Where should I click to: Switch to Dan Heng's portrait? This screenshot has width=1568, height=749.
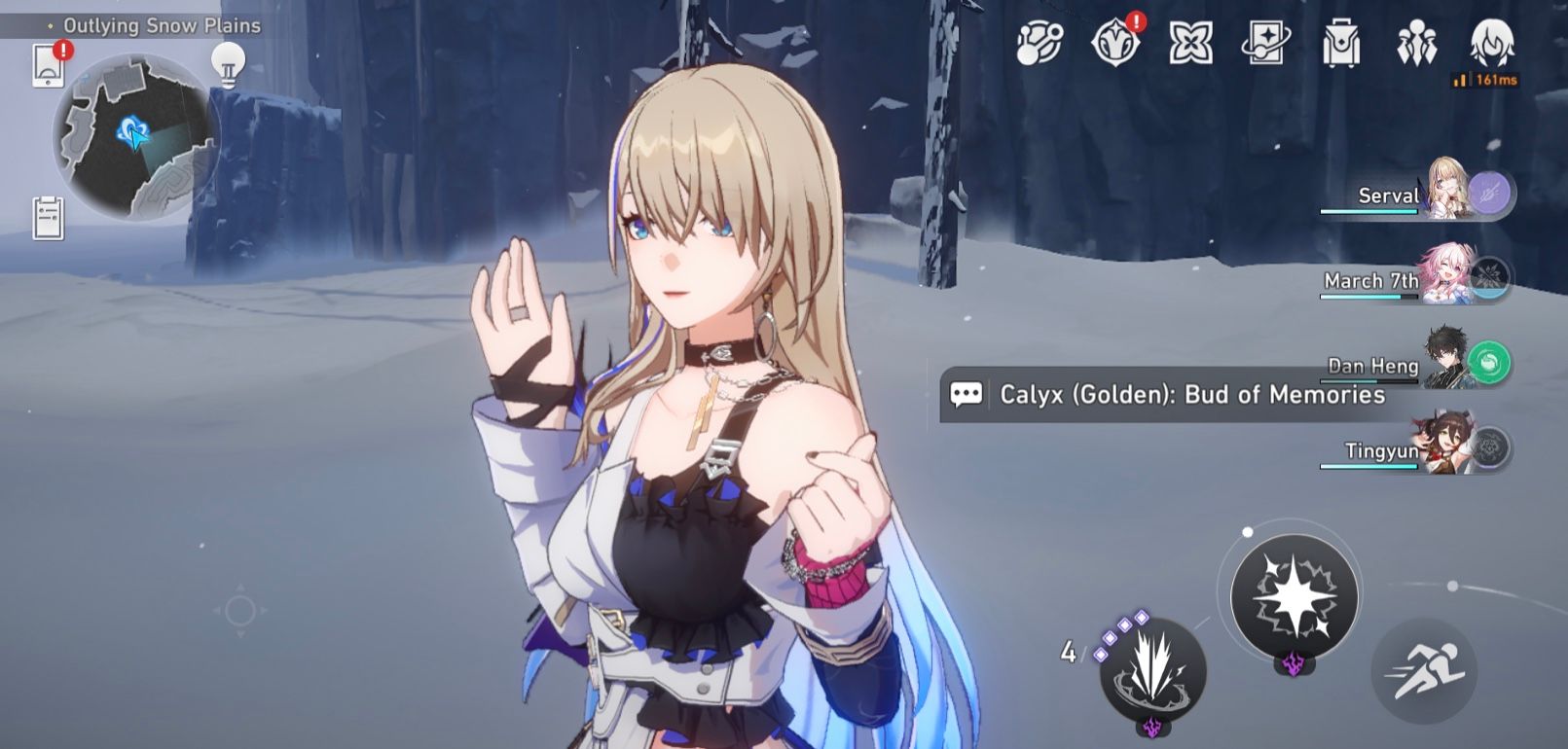1447,364
